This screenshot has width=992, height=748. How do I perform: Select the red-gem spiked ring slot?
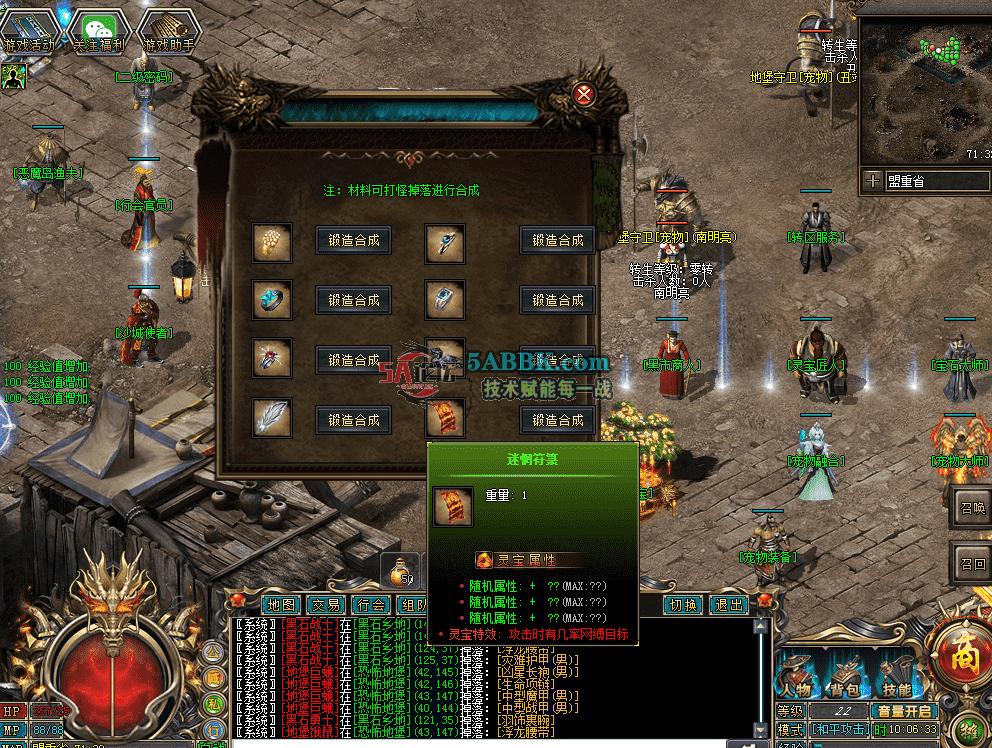(x=272, y=358)
